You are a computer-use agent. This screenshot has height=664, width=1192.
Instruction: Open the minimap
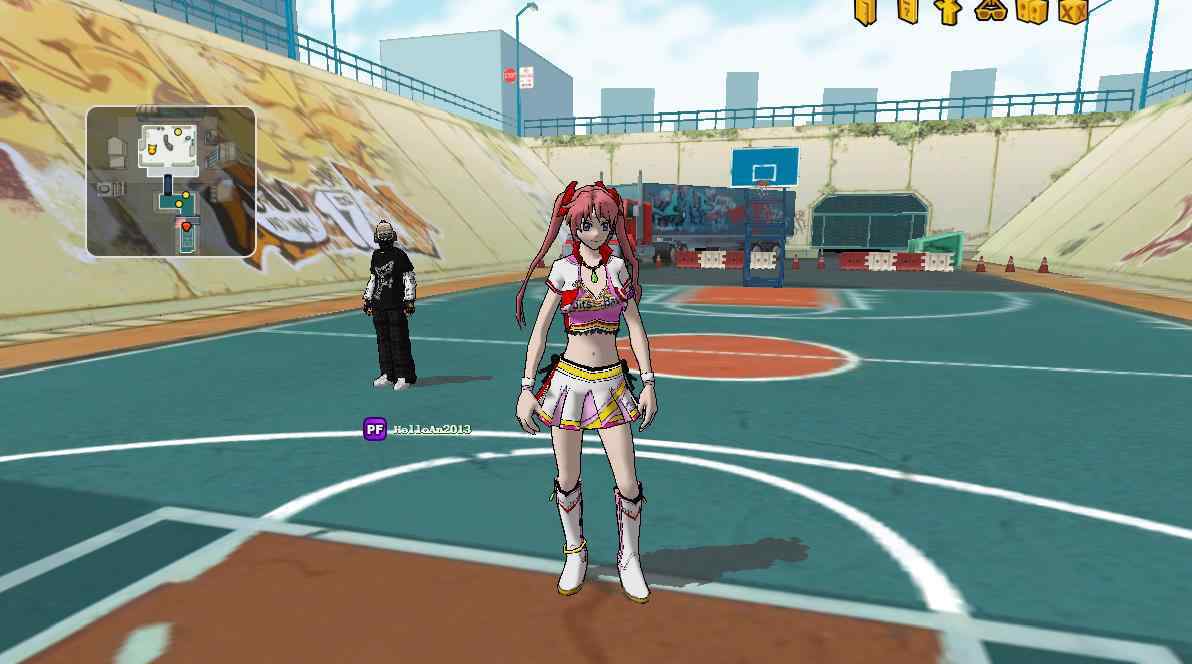coord(171,181)
